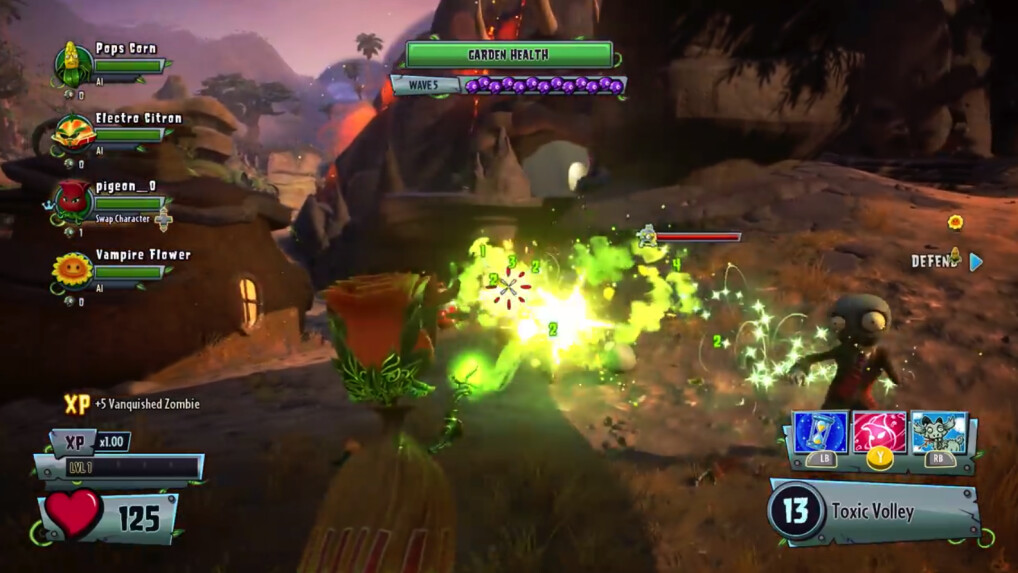
Task: Activate the blue hourglass ability
Action: pyautogui.click(x=820, y=432)
